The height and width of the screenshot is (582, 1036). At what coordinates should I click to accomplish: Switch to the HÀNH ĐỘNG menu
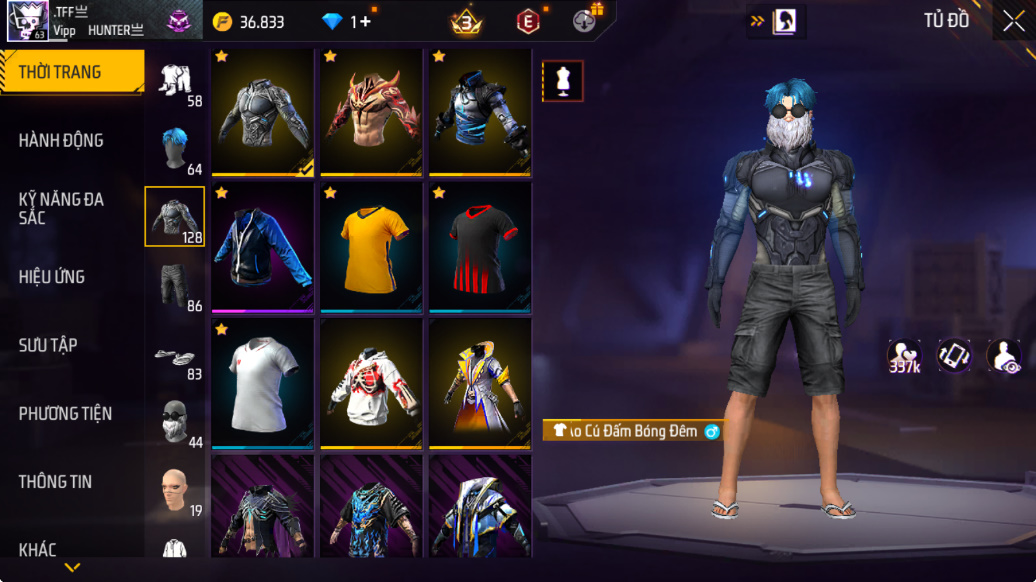[62, 141]
